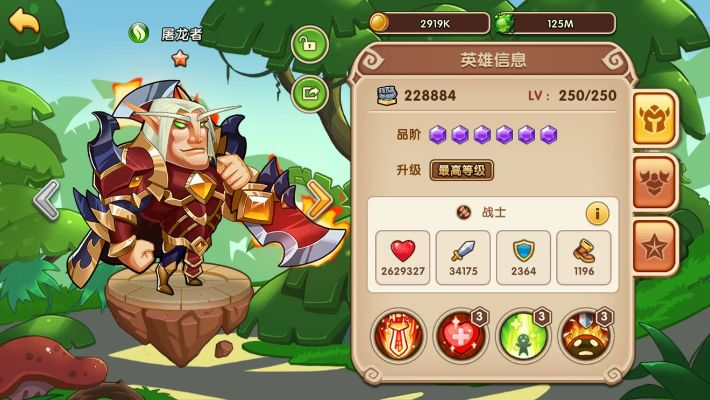Image resolution: width=710 pixels, height=400 pixels.
Task: Select the helmet hero info tab
Action: click(x=656, y=118)
